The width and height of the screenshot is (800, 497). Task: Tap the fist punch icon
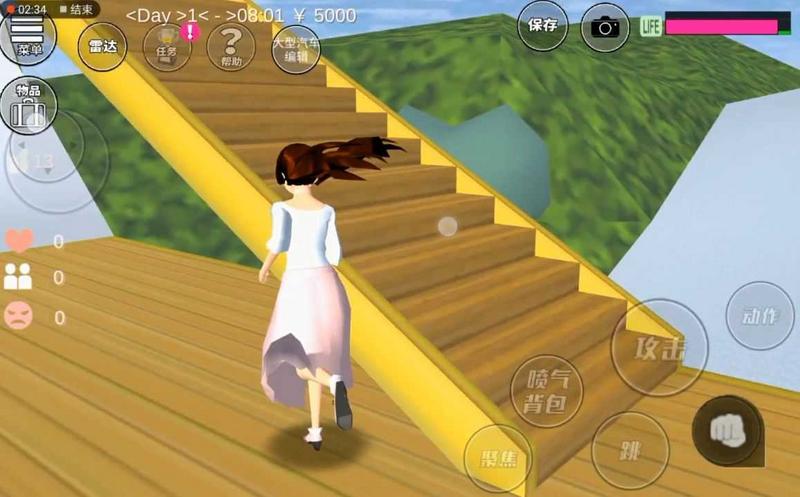tap(727, 430)
